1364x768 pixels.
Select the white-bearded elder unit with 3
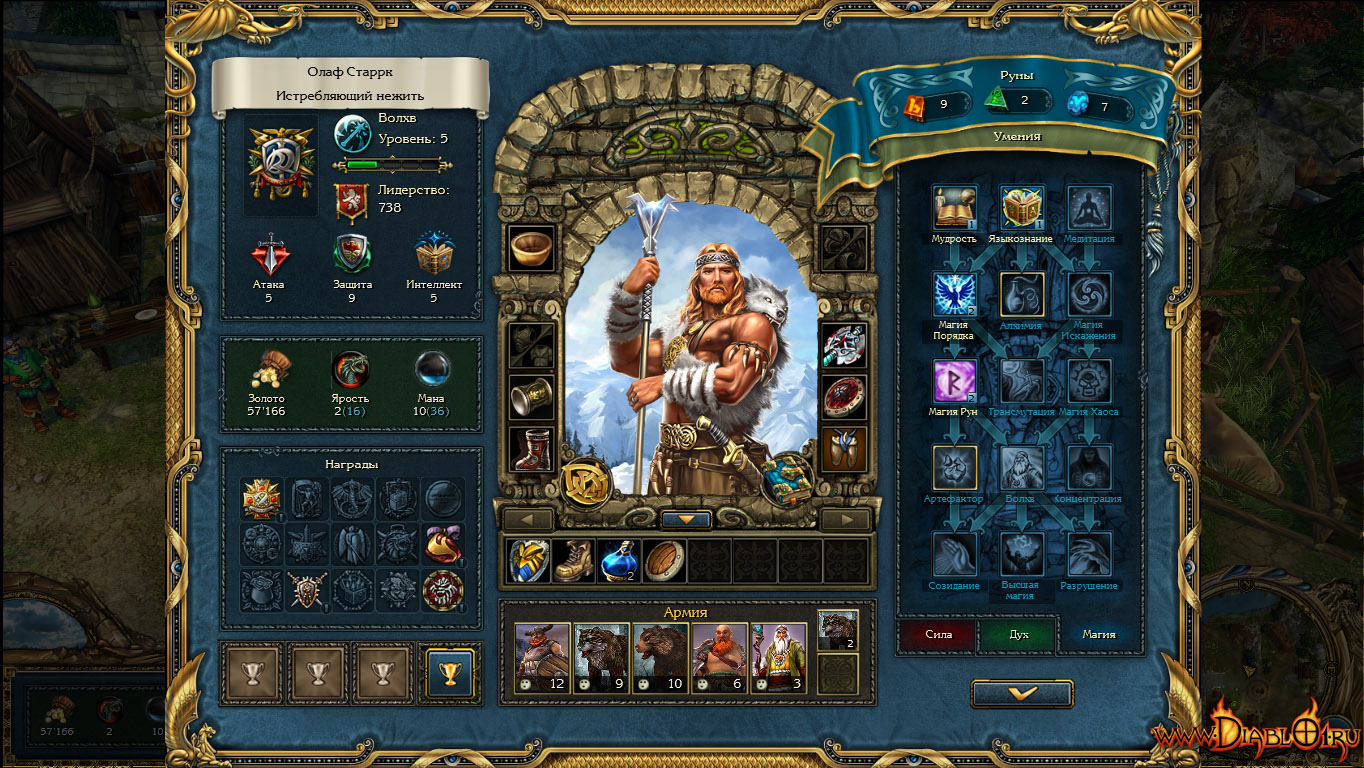pyautogui.click(x=777, y=658)
